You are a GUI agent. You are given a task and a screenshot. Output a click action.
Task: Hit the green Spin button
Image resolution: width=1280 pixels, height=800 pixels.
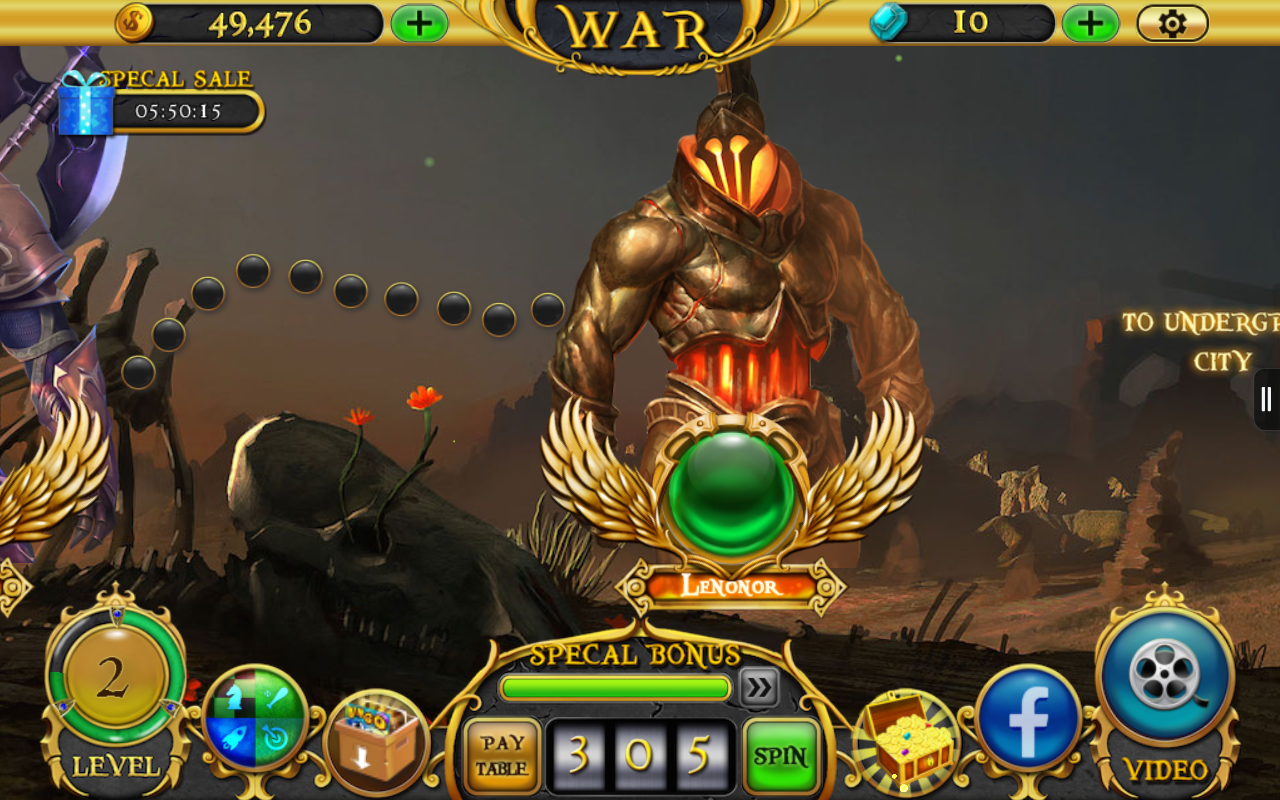[781, 756]
